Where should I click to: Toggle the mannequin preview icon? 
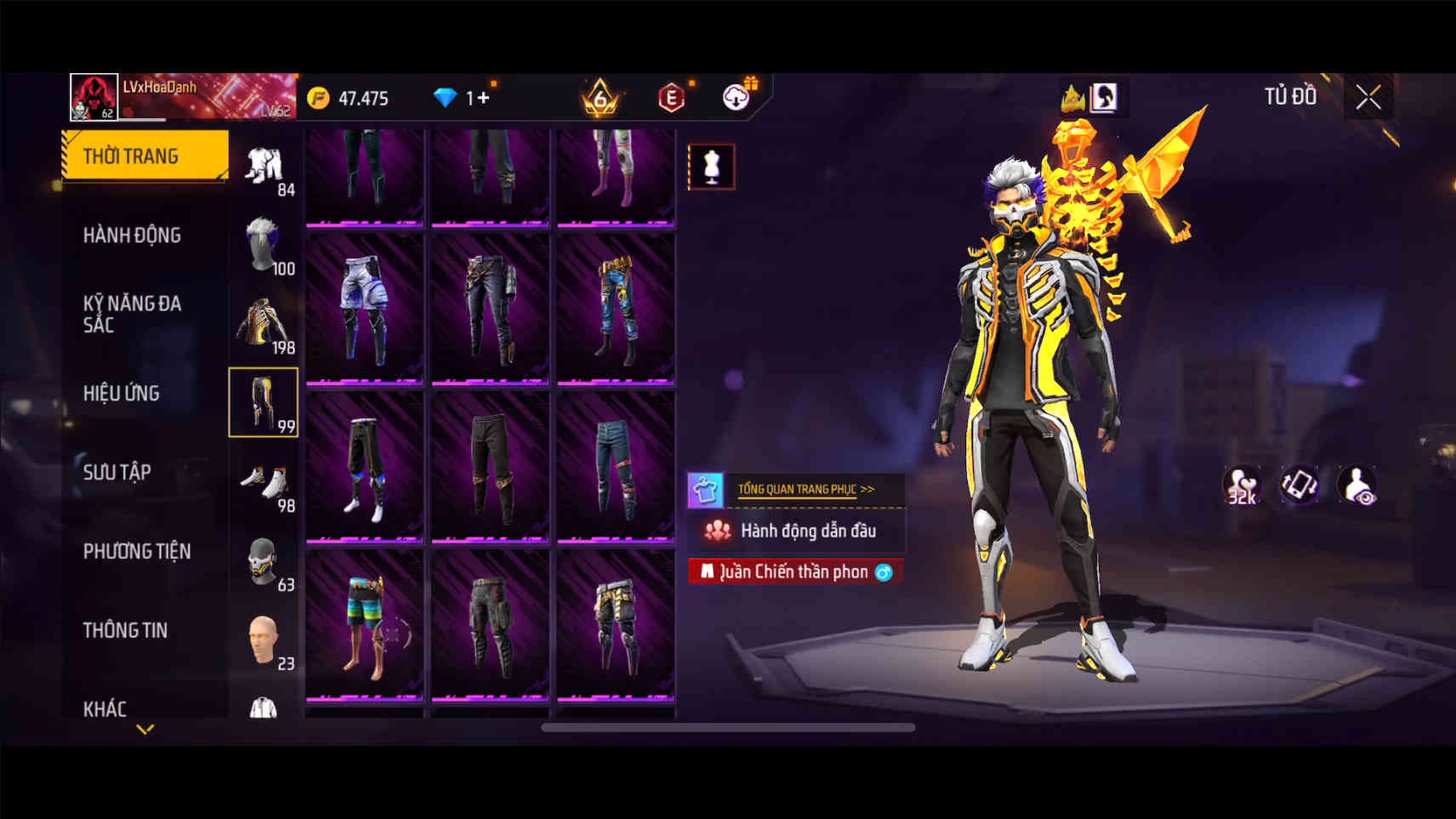711,167
